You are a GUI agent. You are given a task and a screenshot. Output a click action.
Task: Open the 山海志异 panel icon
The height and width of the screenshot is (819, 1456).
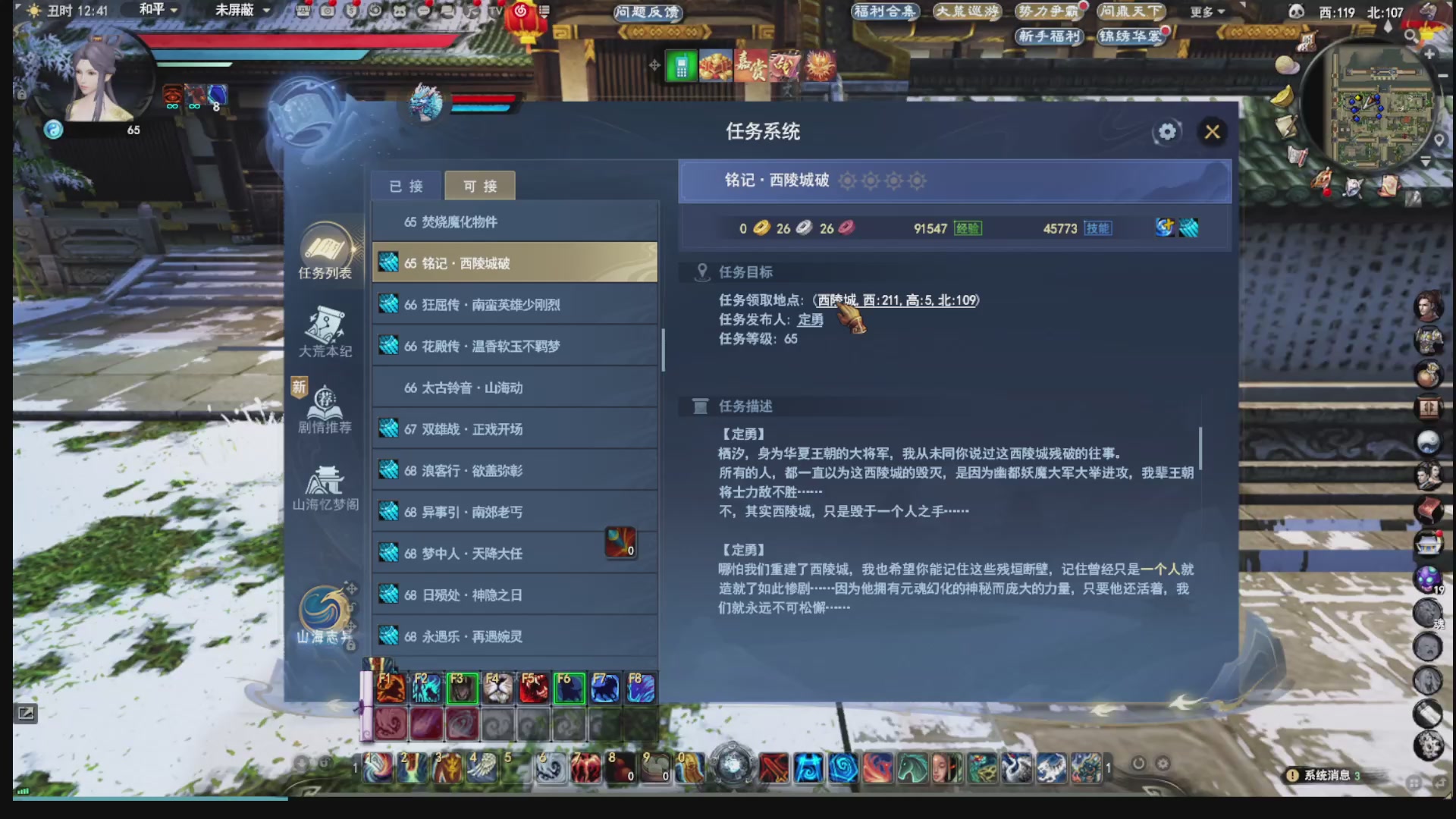click(x=325, y=607)
